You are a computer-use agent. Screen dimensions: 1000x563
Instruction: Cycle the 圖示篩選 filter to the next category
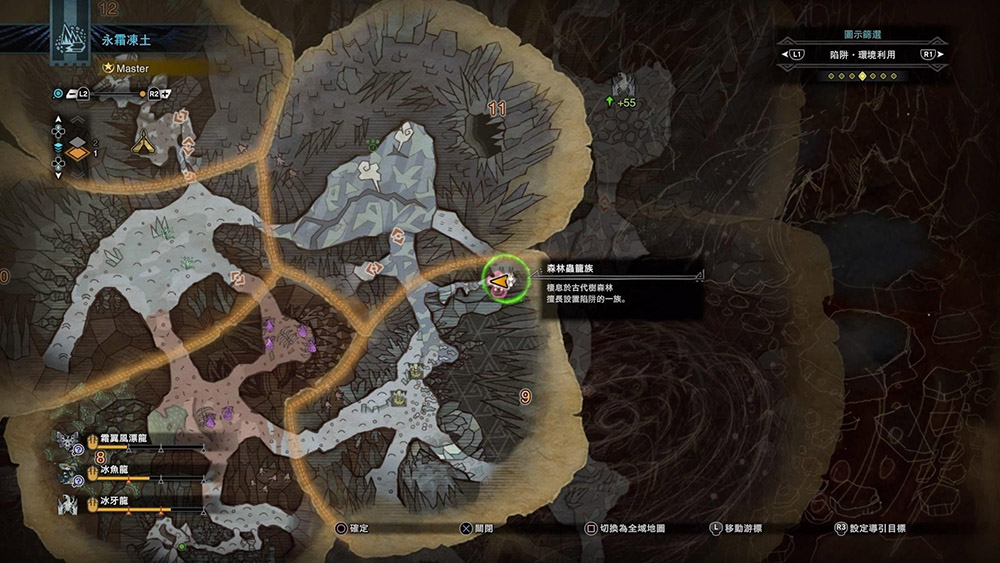tap(929, 55)
